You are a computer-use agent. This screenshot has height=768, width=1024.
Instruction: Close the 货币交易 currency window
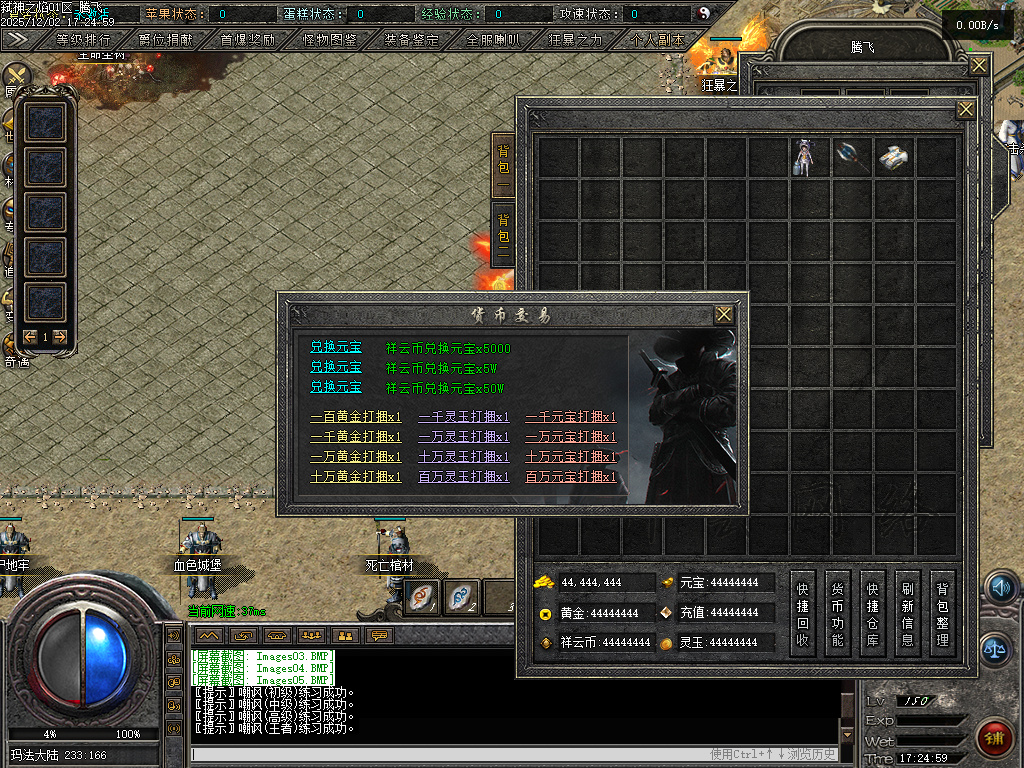[724, 315]
